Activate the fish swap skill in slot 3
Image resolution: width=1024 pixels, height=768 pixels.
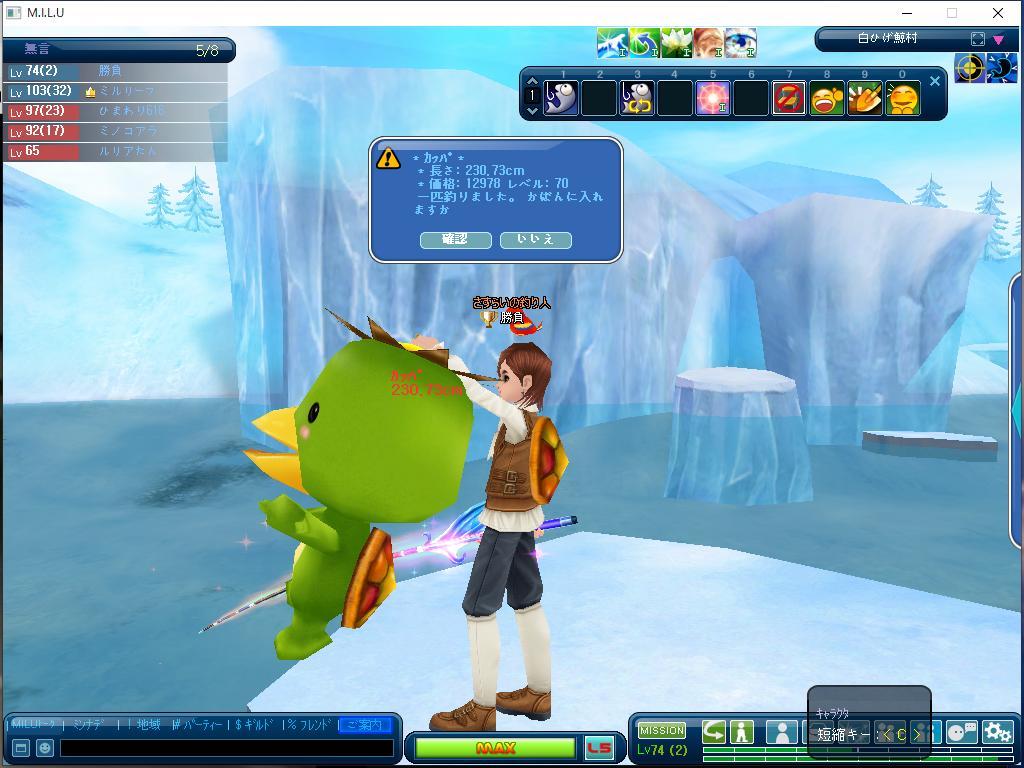637,99
